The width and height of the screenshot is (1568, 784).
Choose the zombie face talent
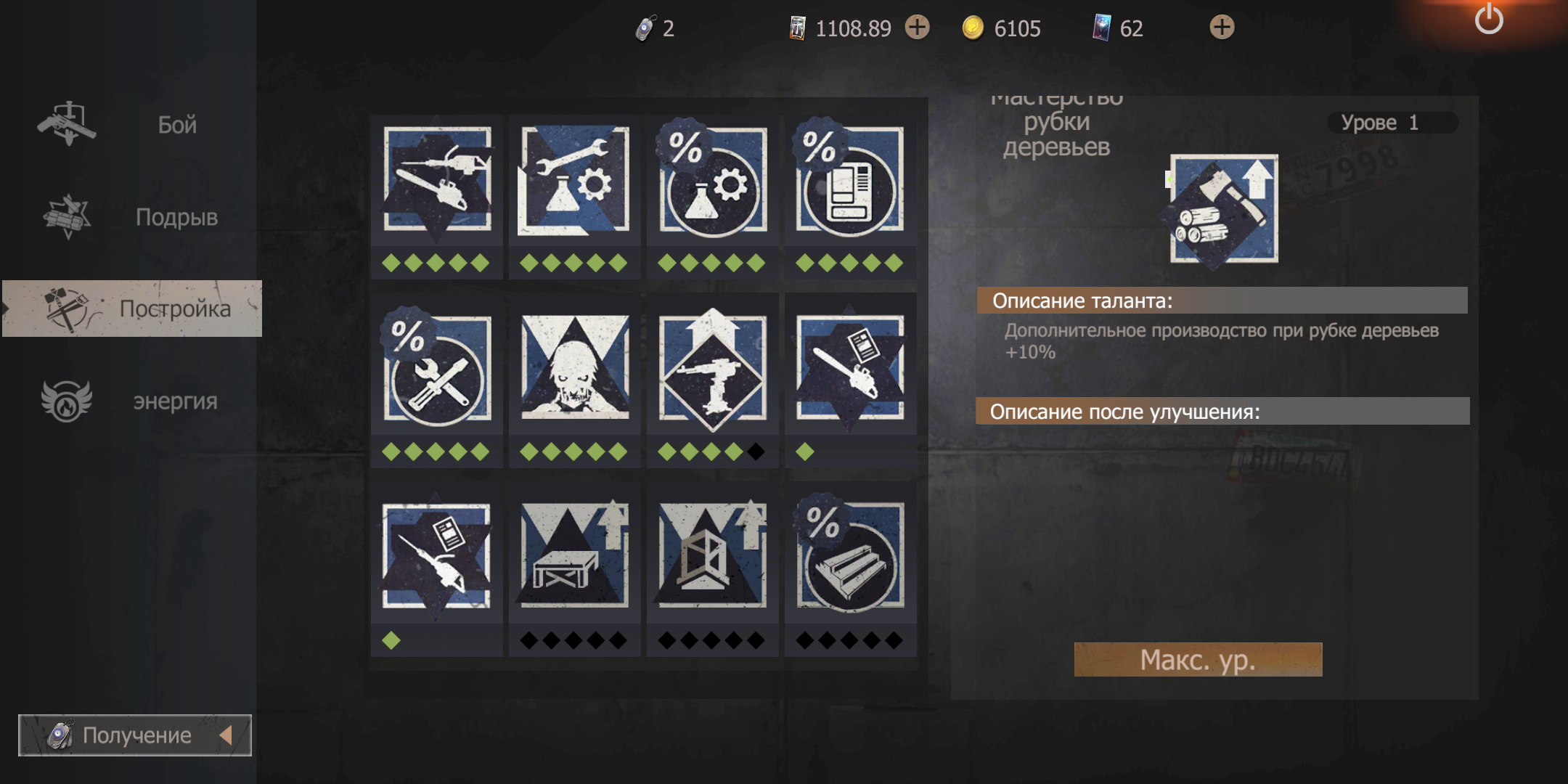click(x=574, y=368)
